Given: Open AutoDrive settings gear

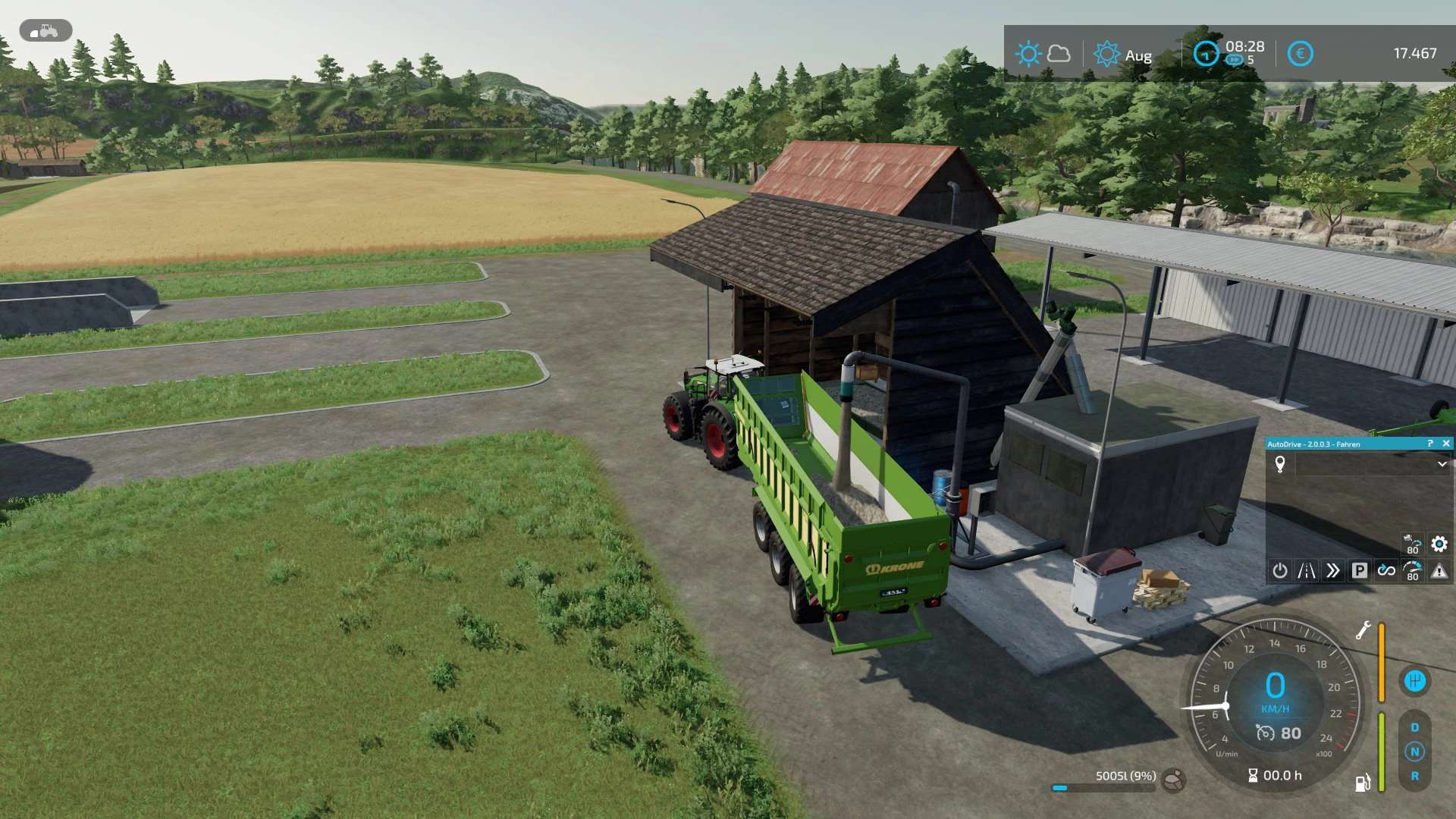Looking at the screenshot, I should [1439, 544].
